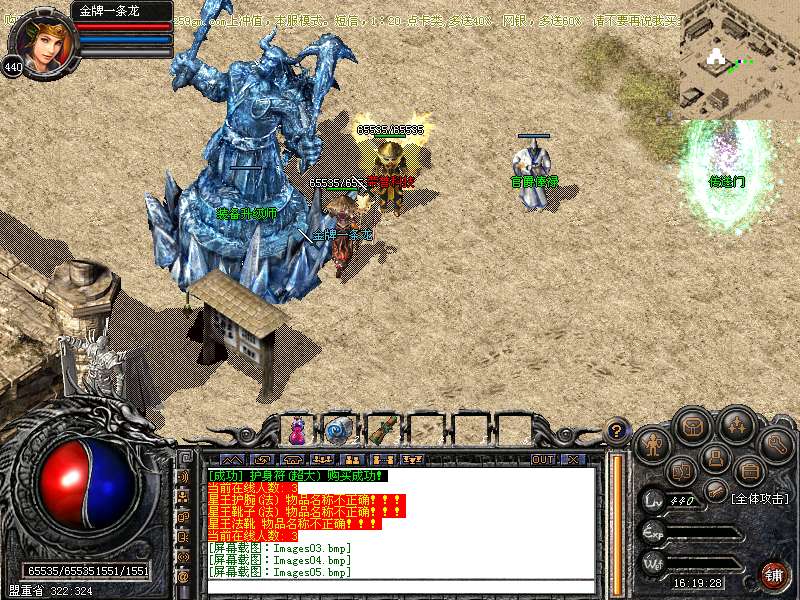This screenshot has width=800, height=600.
Task: Close the chat panel with X
Action: (x=572, y=459)
